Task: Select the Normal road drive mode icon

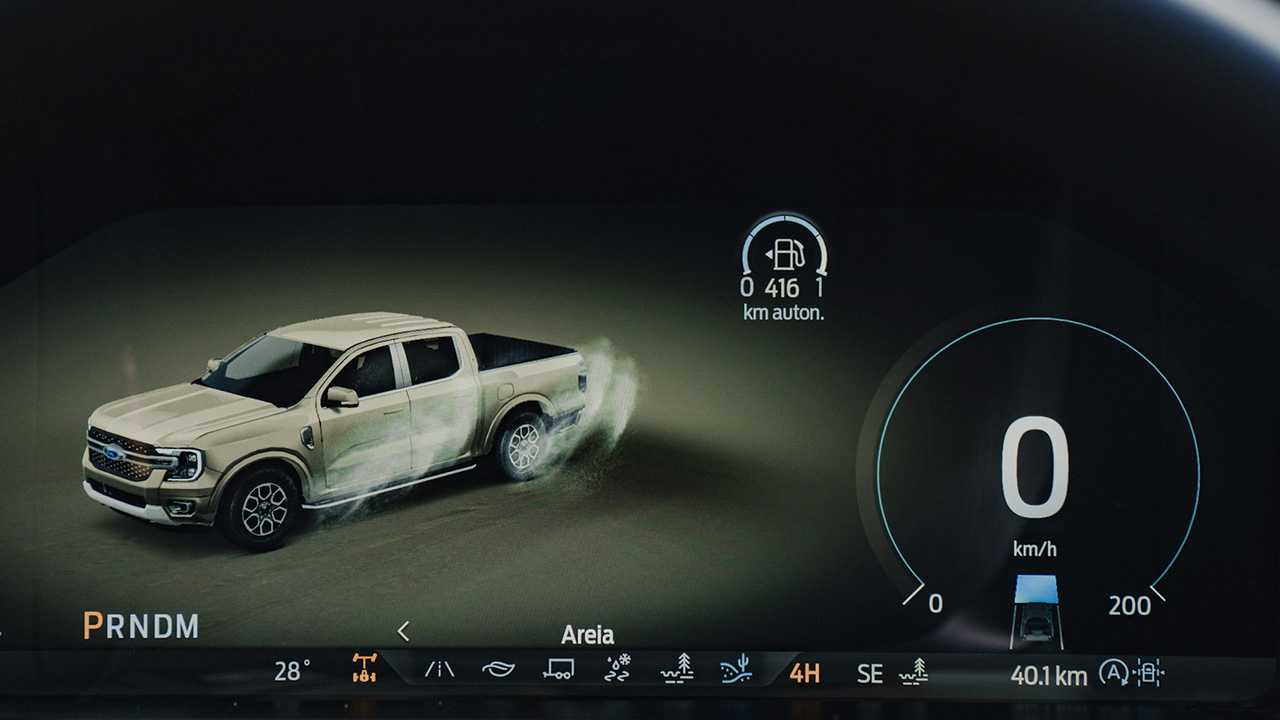Action: [x=439, y=670]
